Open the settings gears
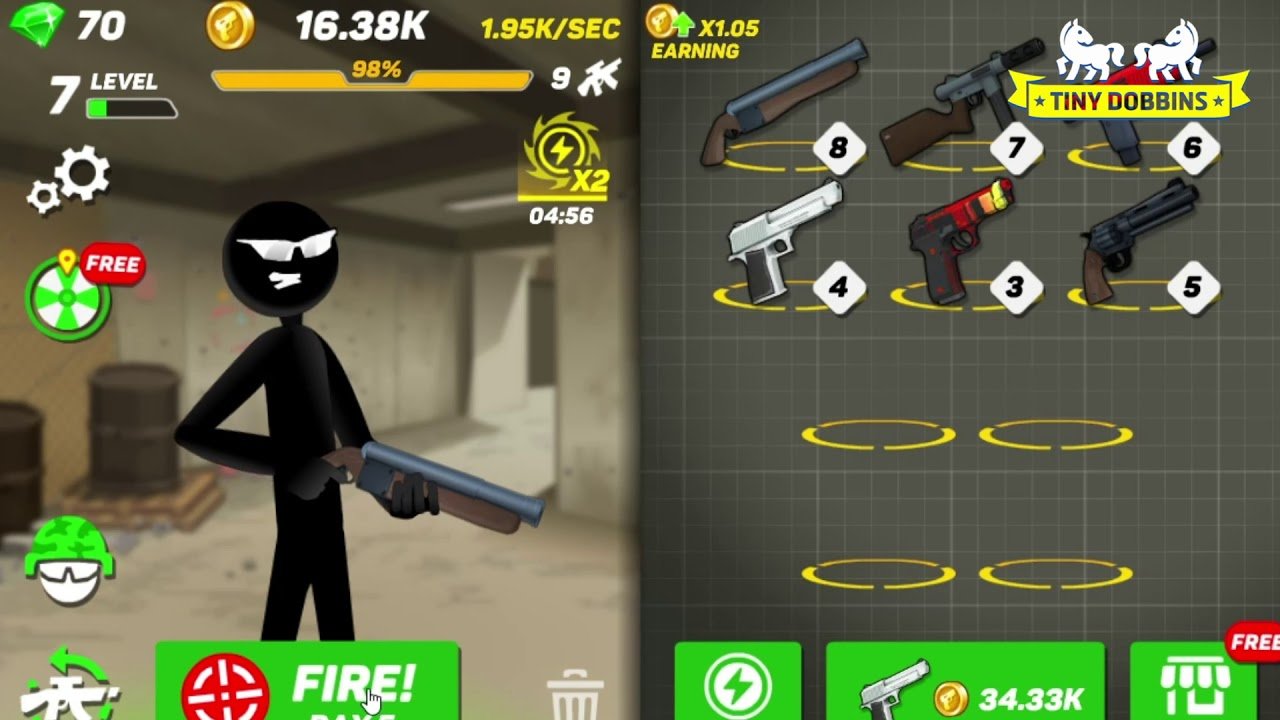 pos(70,181)
